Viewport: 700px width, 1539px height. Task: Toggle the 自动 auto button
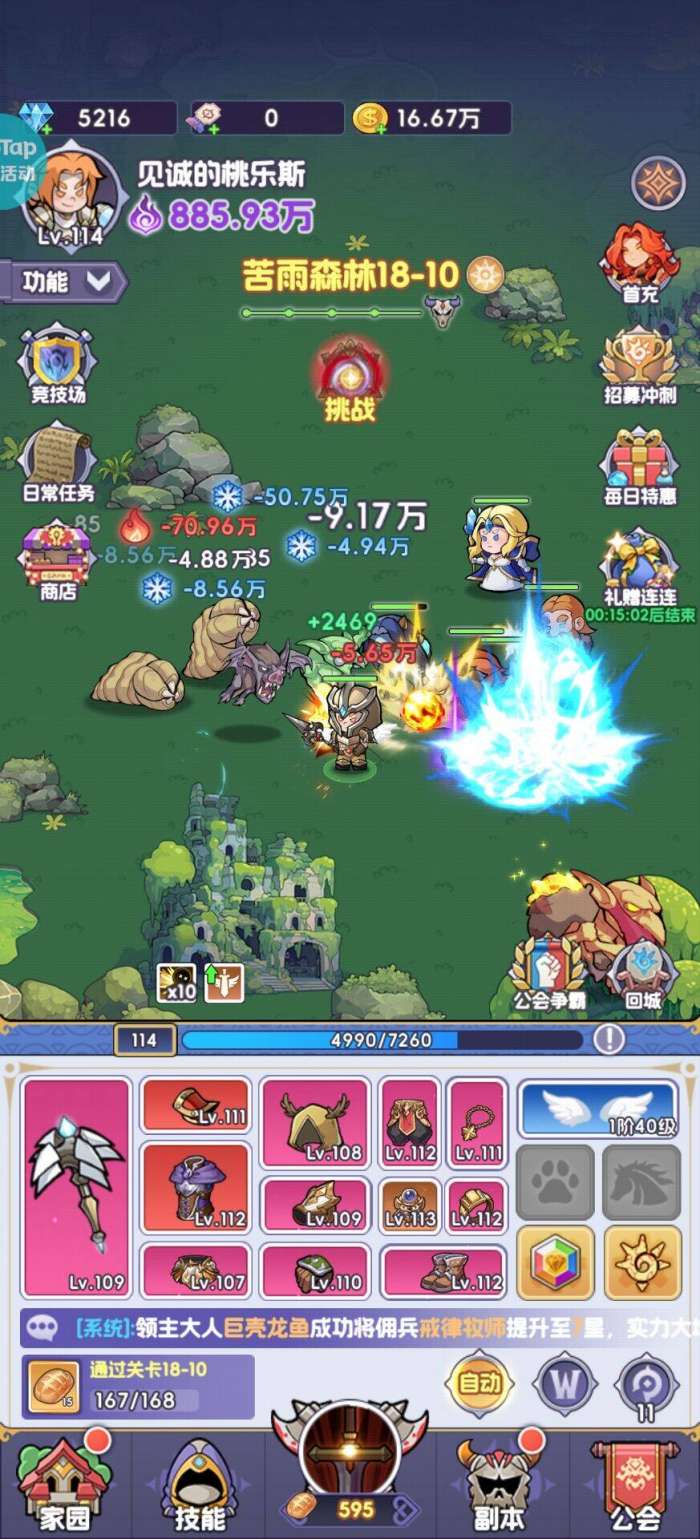point(479,1383)
